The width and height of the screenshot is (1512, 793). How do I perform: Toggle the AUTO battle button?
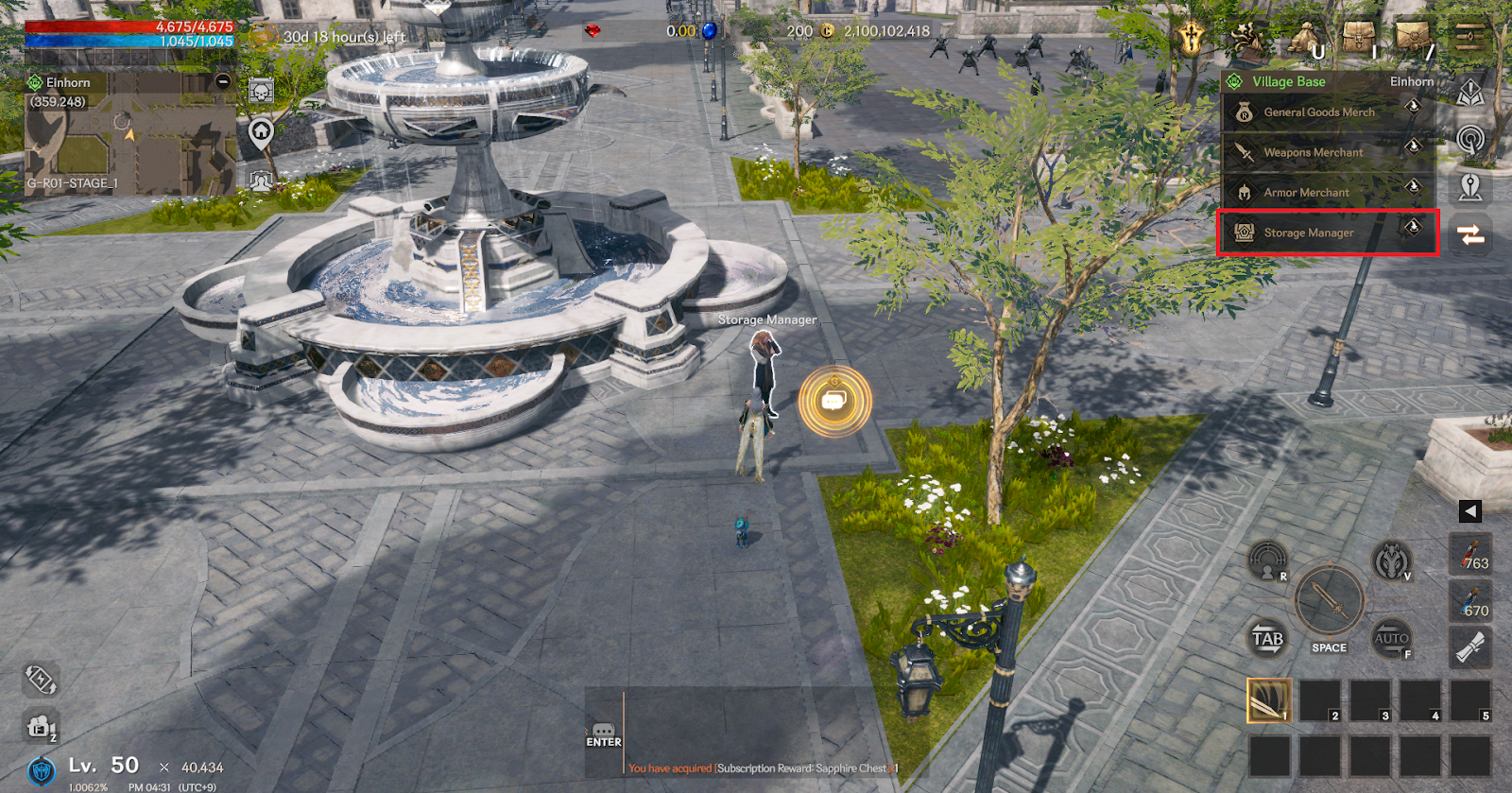[x=1392, y=639]
